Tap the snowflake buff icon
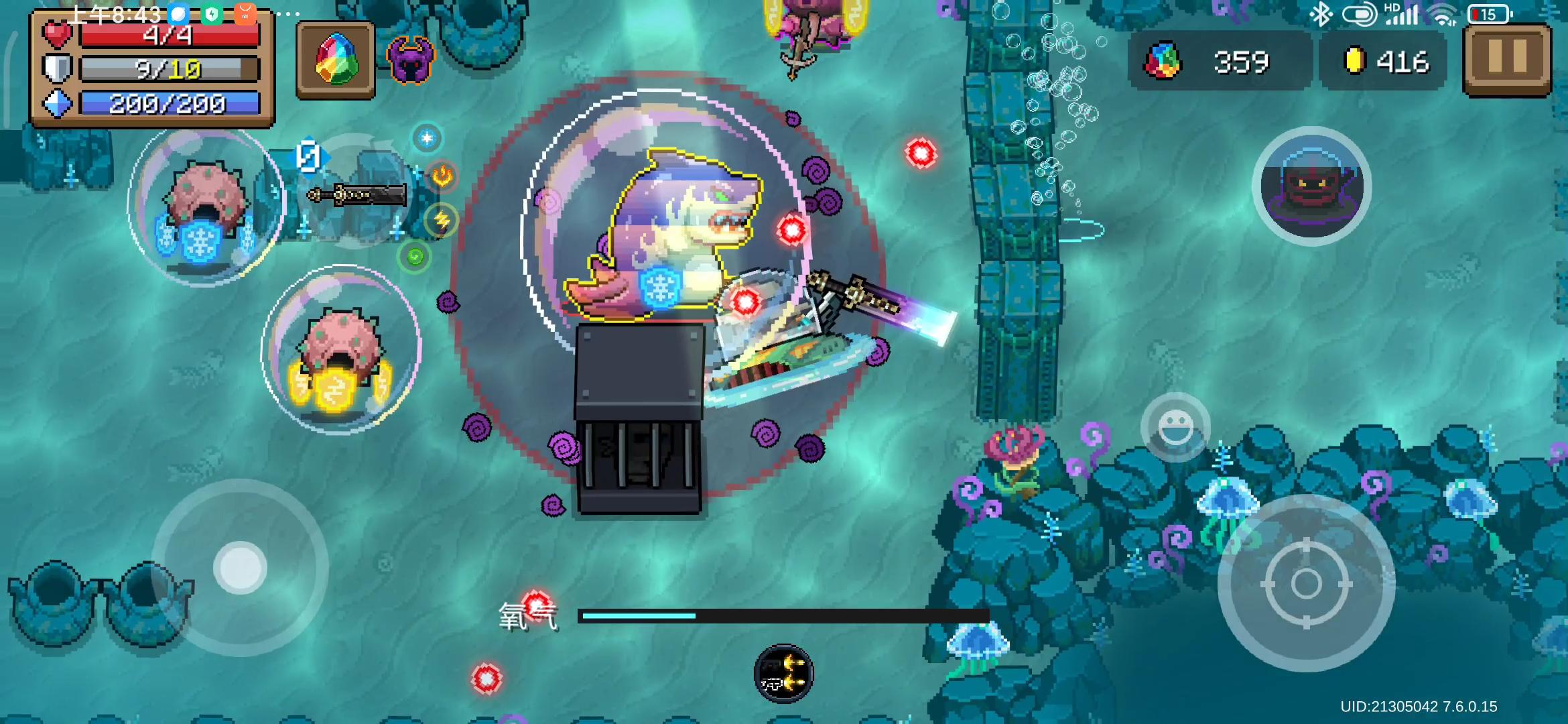 426,137
